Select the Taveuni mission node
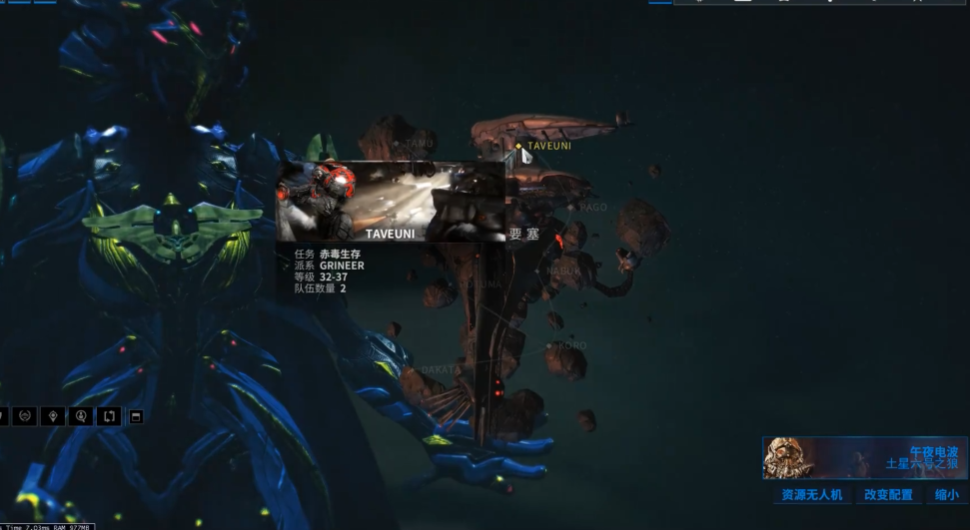970x530 pixels. [519, 146]
